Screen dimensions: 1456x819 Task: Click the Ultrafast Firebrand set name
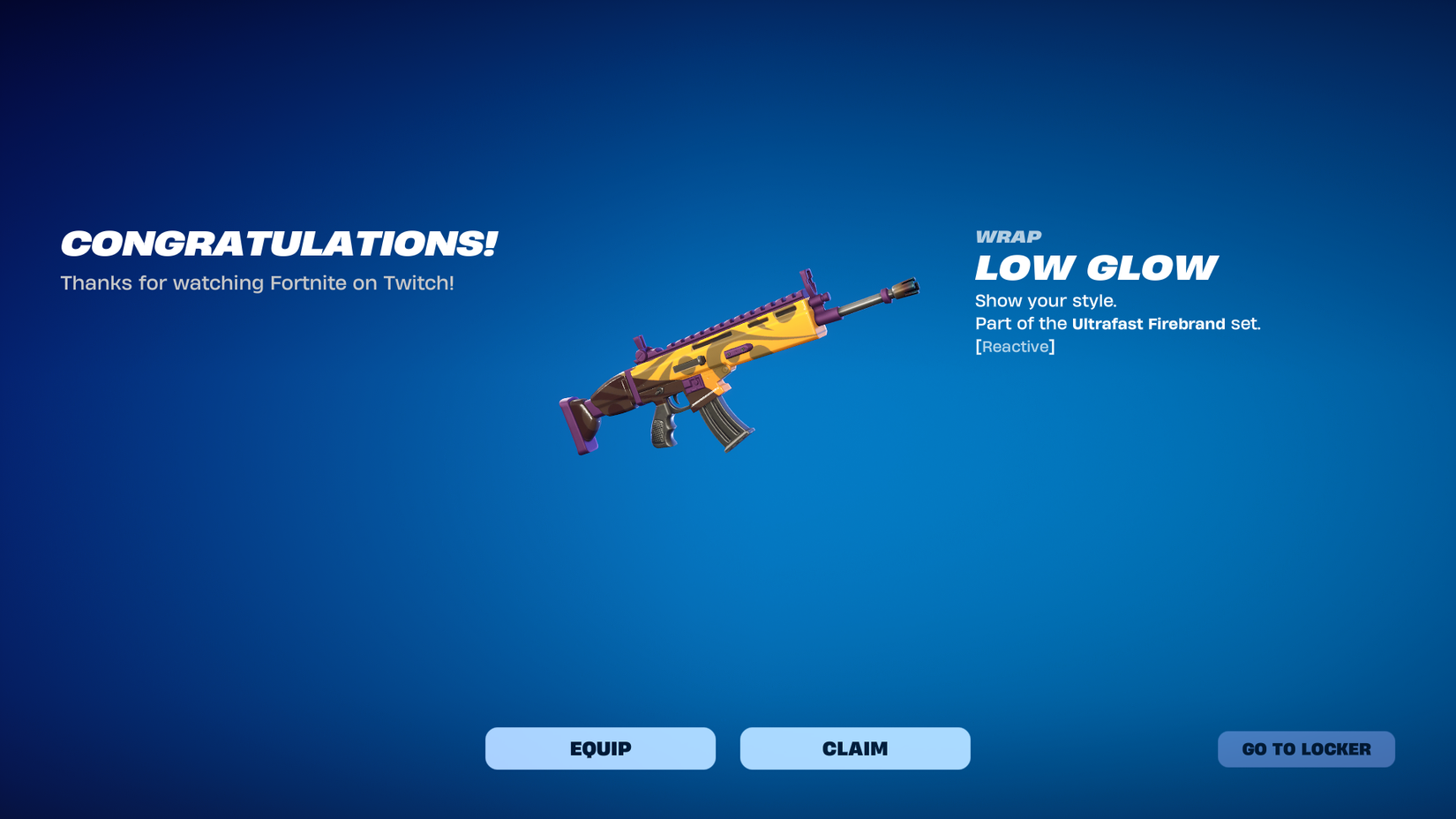tap(1149, 323)
